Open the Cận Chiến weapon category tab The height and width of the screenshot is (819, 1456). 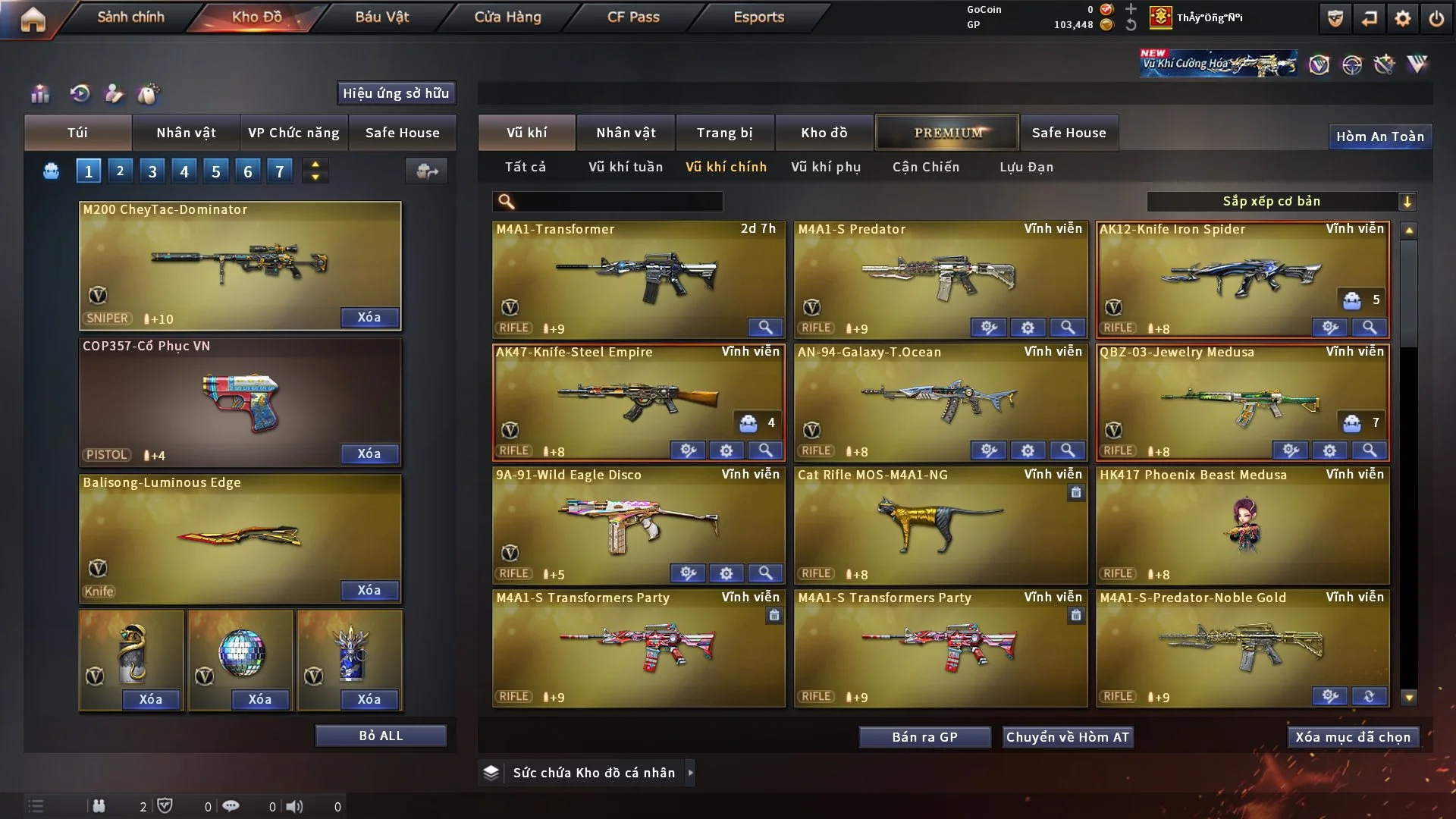[926, 167]
